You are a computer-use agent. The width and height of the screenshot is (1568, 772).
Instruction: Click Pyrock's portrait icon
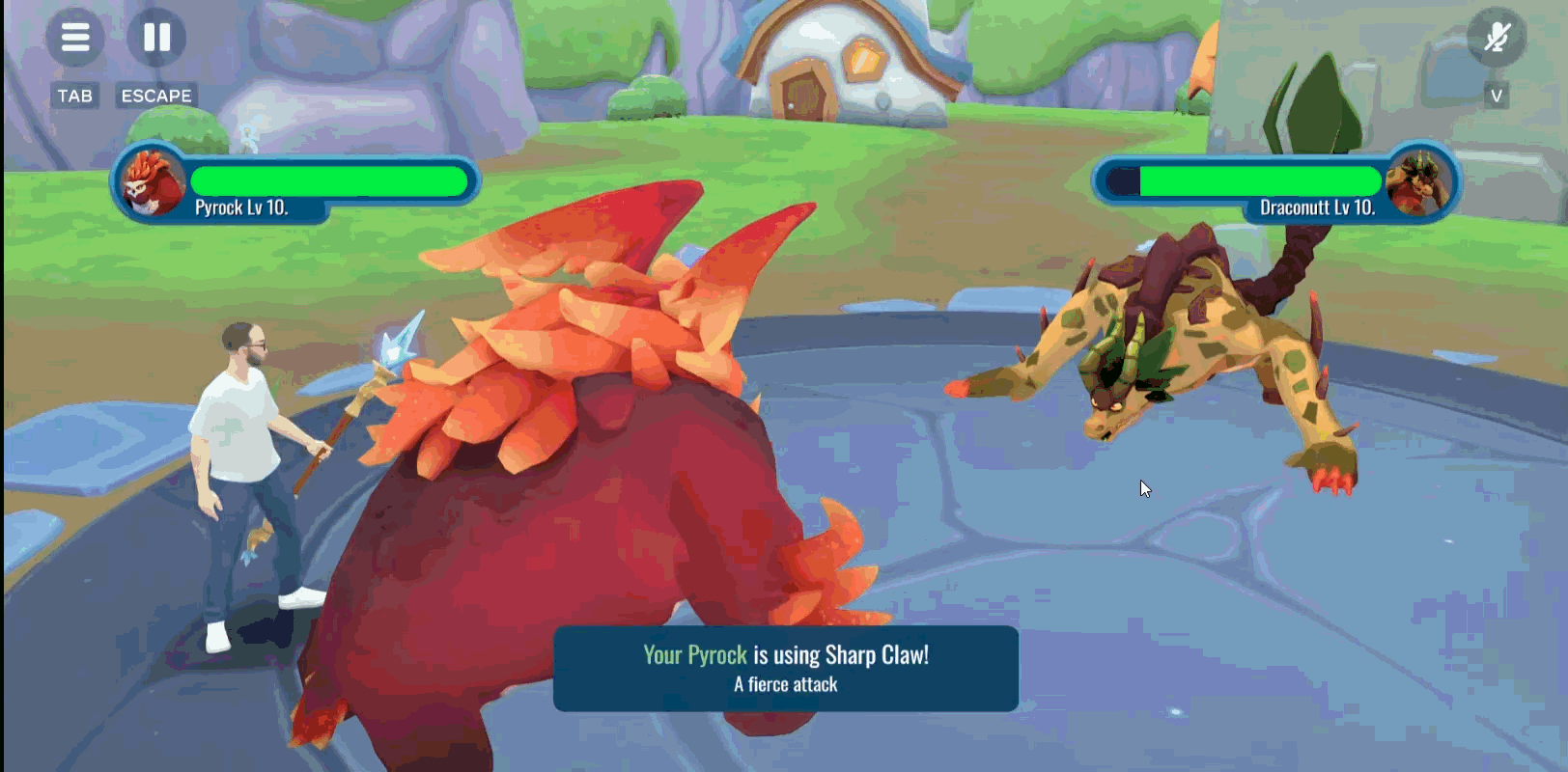[152, 181]
